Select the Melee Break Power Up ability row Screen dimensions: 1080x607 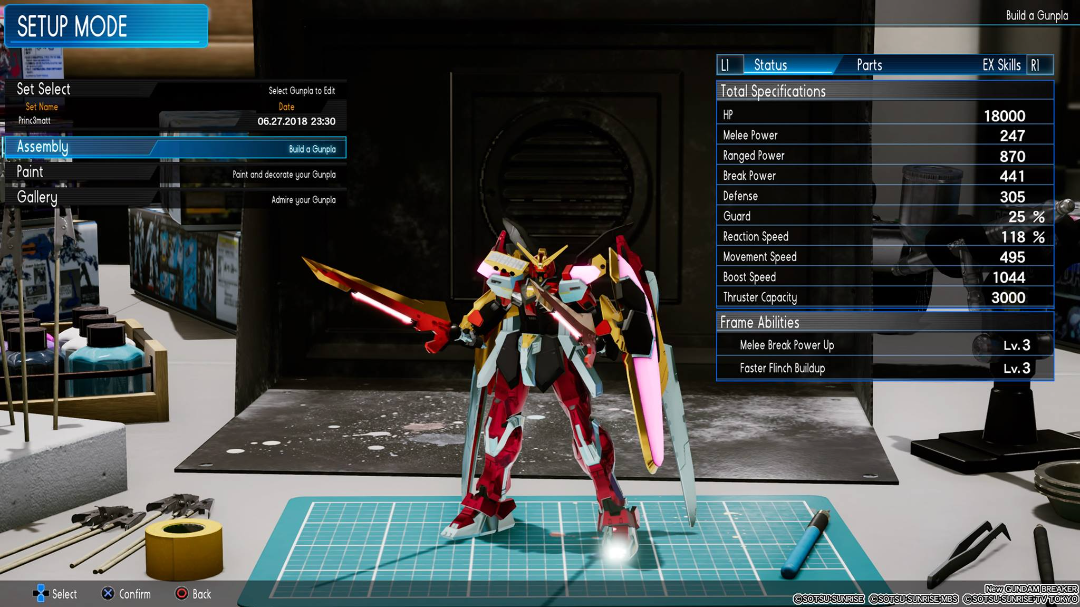pos(885,345)
